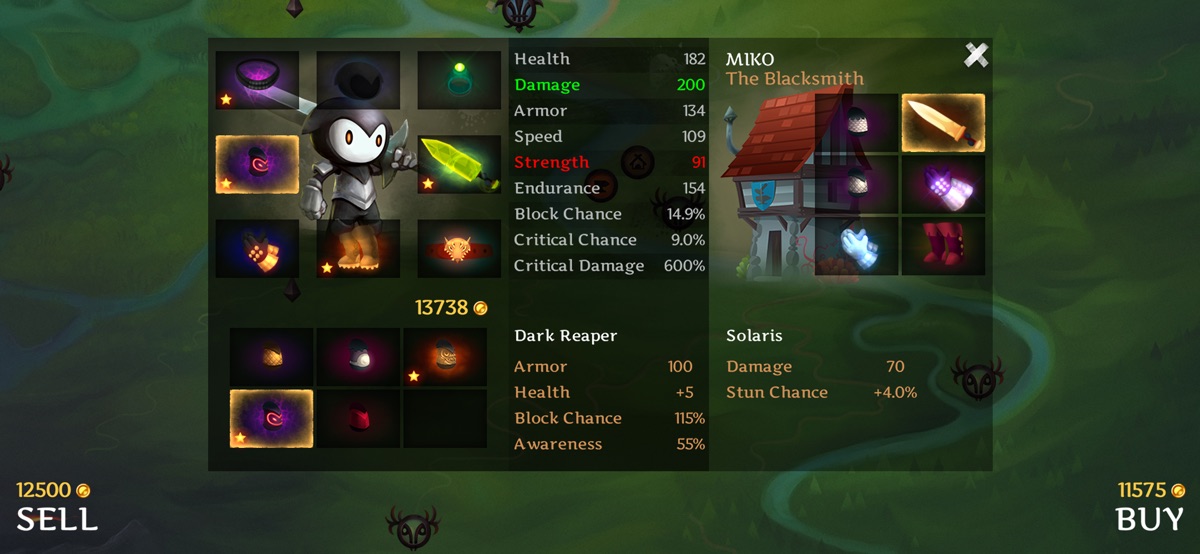The width and height of the screenshot is (1200, 554).
Task: Pick the pale blue gloves in the shop
Action: [857, 245]
